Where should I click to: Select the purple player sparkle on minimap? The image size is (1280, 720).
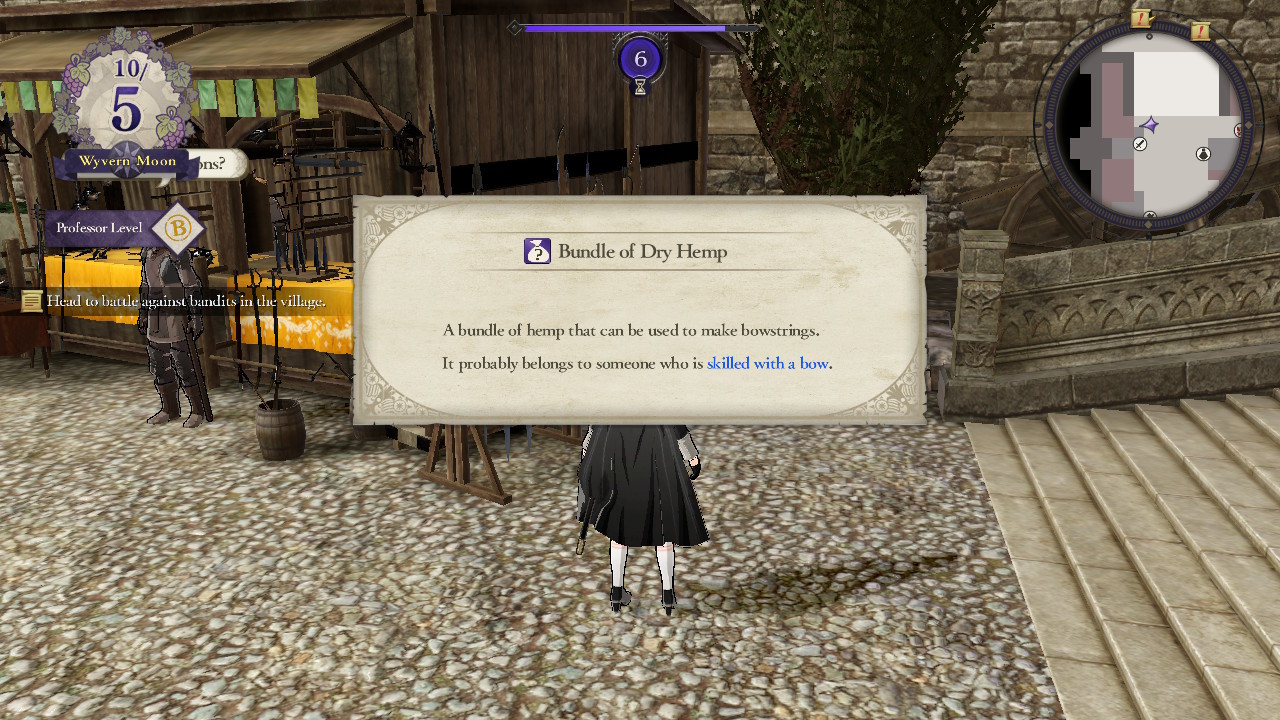click(1151, 125)
